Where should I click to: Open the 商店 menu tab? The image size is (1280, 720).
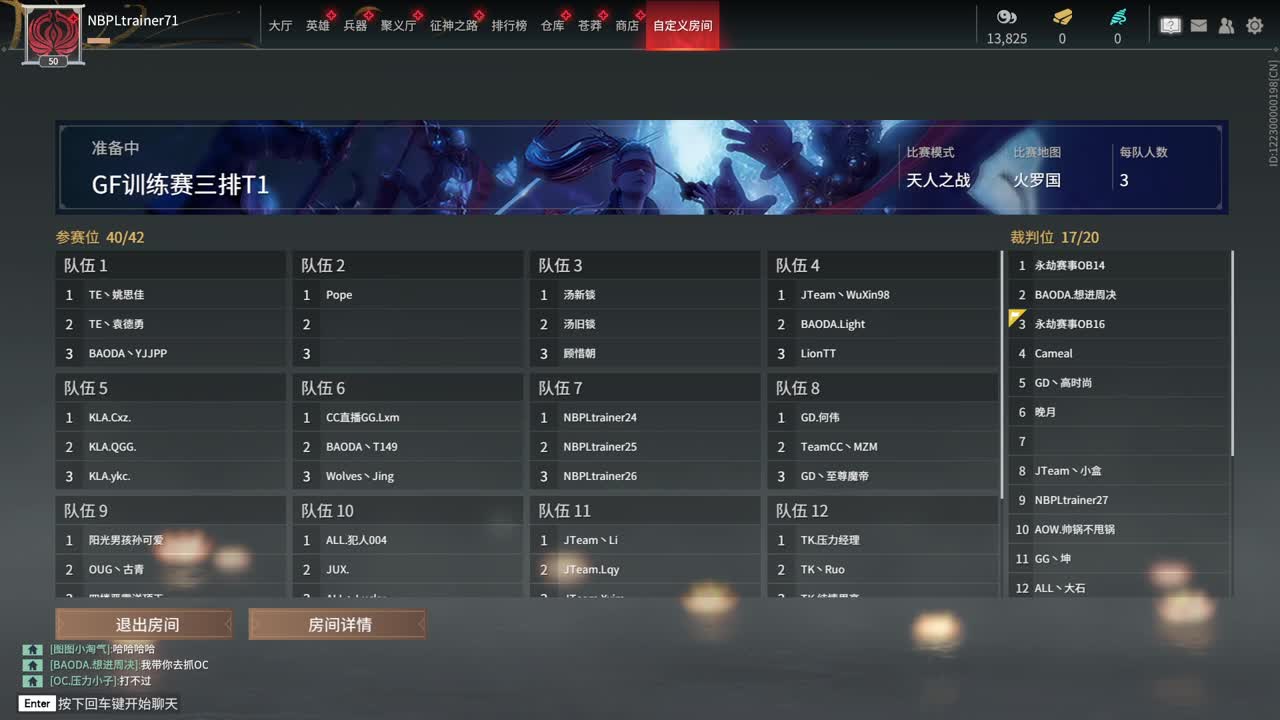point(627,25)
